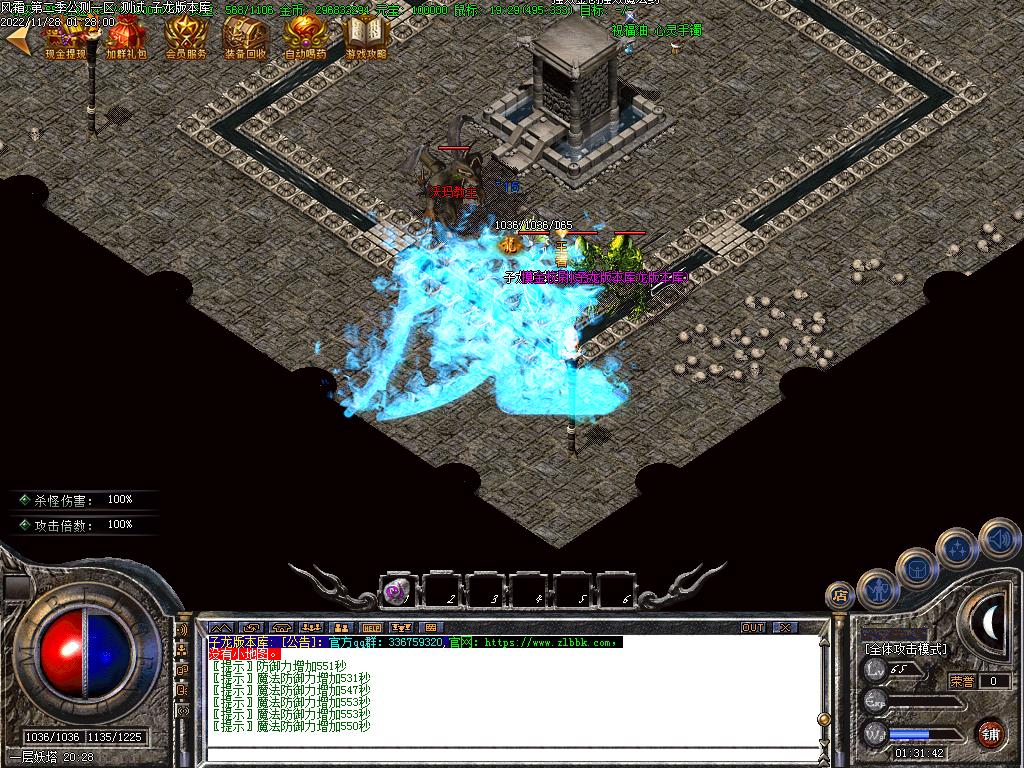The image size is (1024, 768).
Task: Collapse the top menu with the gold arrow
Action: coord(17,38)
